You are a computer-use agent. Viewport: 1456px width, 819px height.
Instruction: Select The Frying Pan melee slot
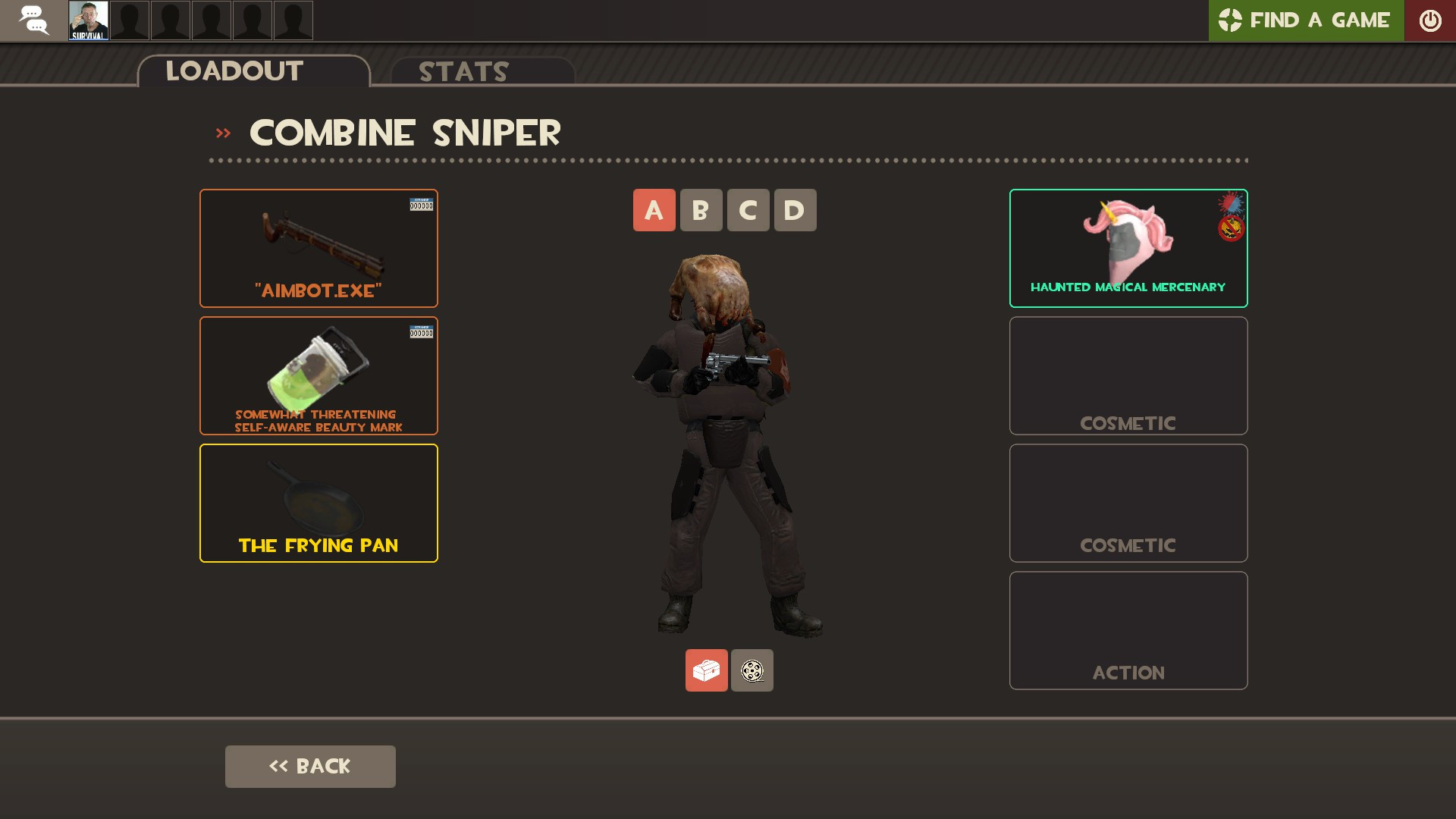[x=318, y=502]
